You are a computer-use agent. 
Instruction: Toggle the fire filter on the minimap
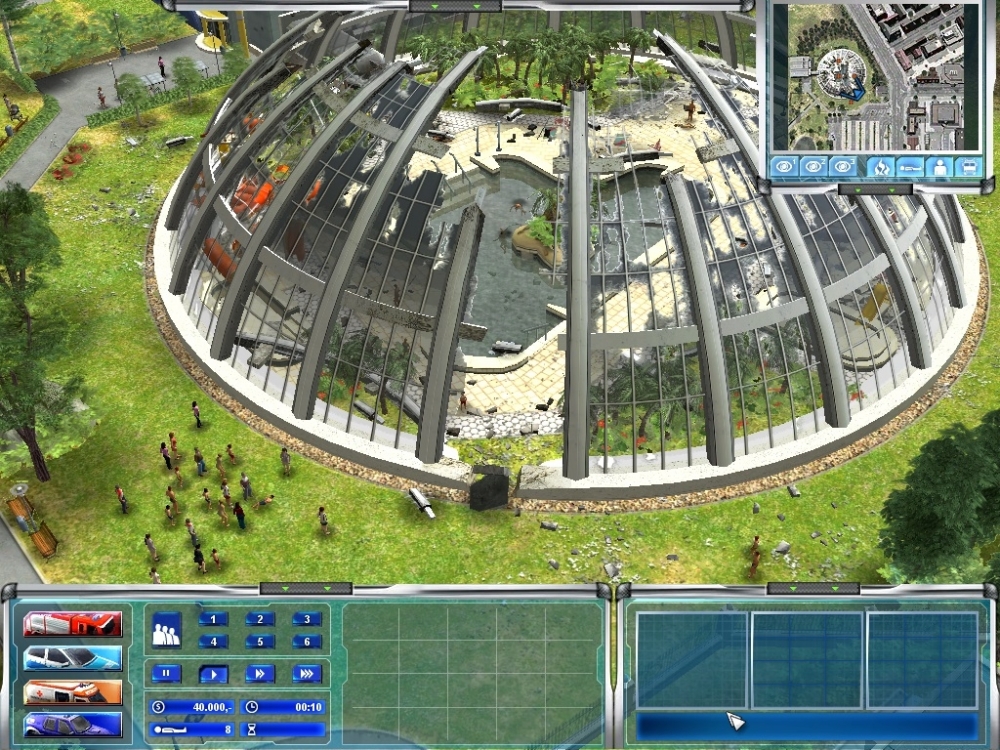click(880, 167)
